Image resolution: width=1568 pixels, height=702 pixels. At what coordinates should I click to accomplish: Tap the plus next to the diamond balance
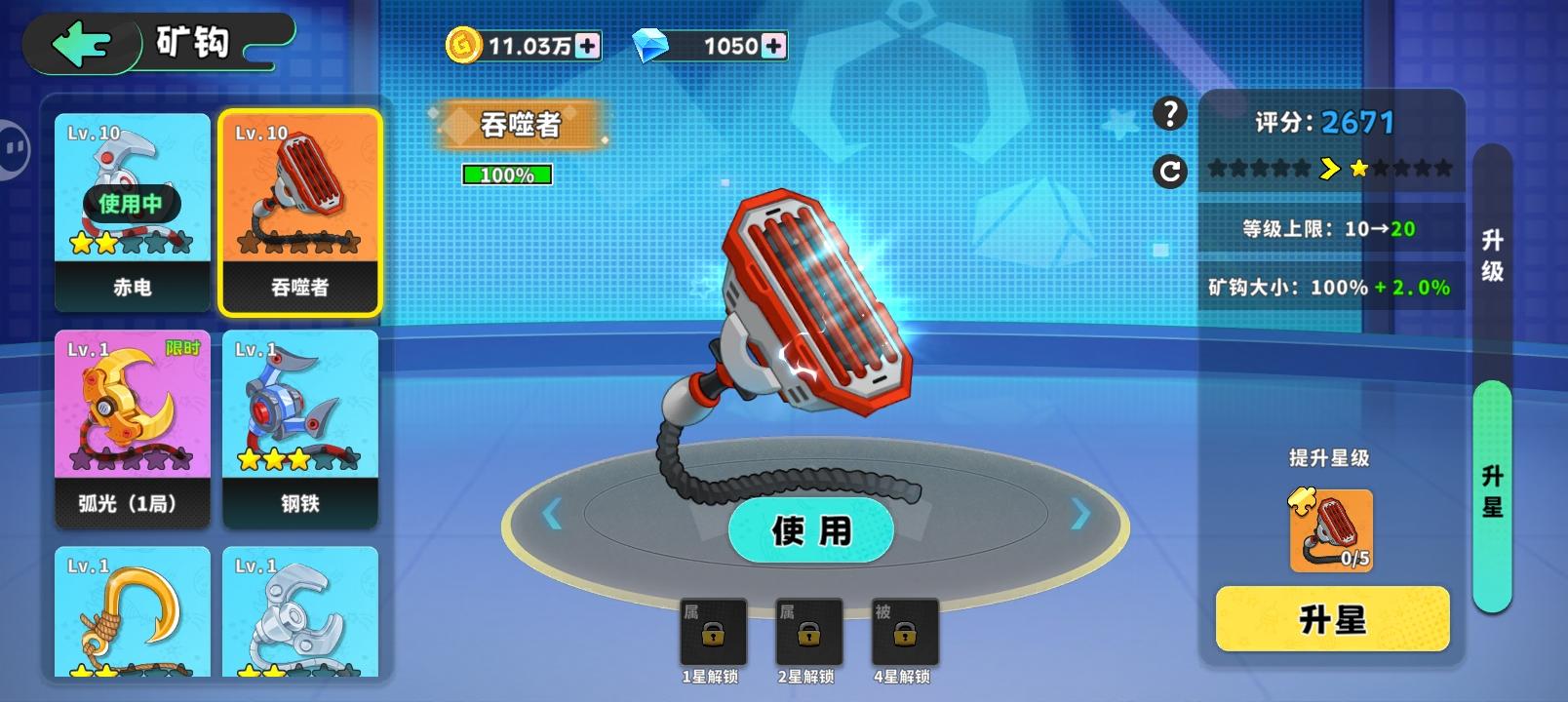[773, 43]
